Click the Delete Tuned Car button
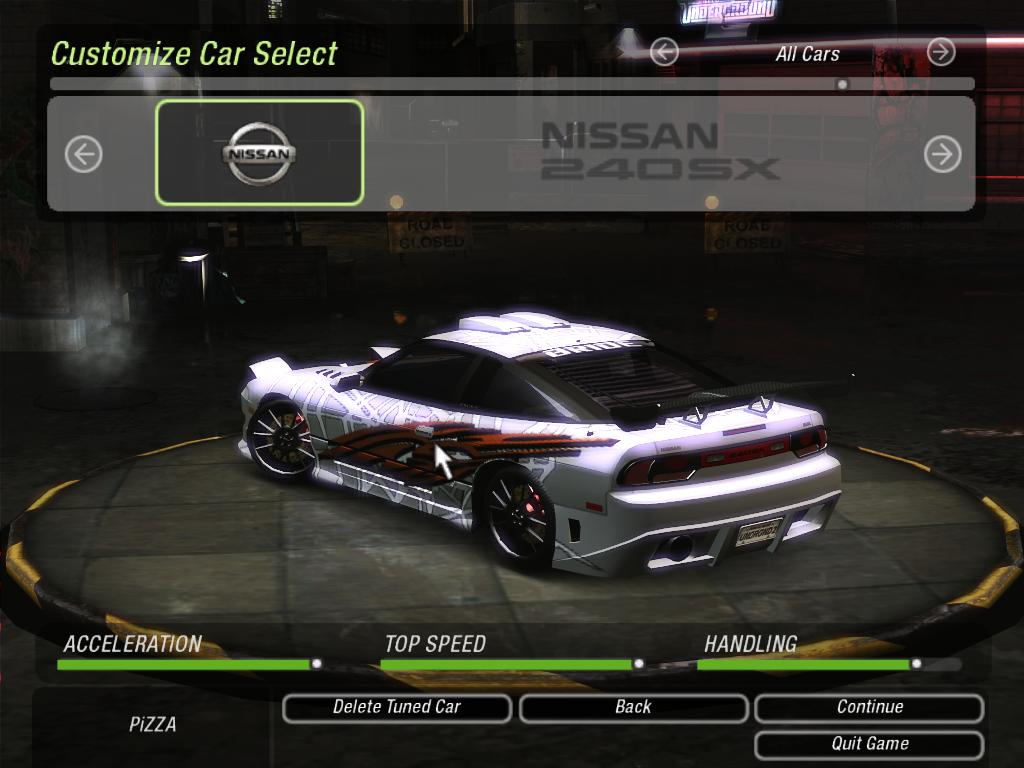 [x=397, y=708]
